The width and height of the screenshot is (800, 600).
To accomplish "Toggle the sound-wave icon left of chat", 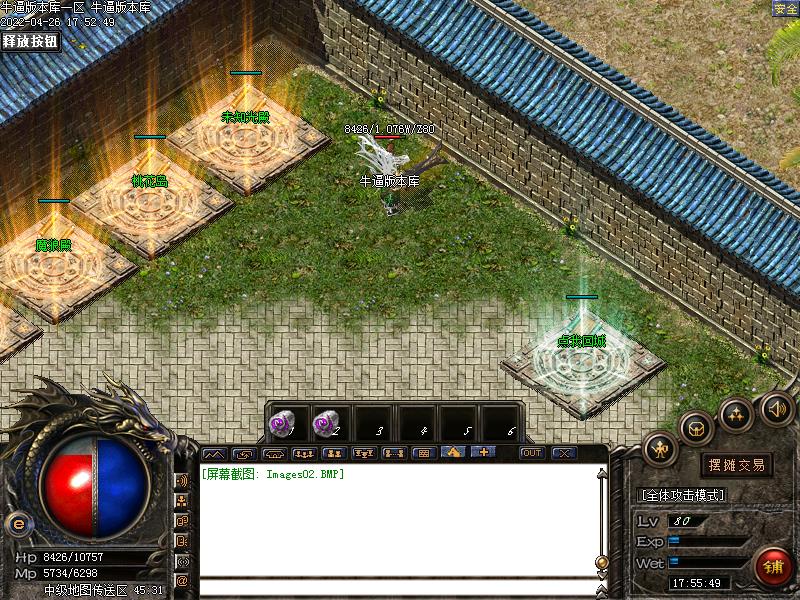I will 182,480.
